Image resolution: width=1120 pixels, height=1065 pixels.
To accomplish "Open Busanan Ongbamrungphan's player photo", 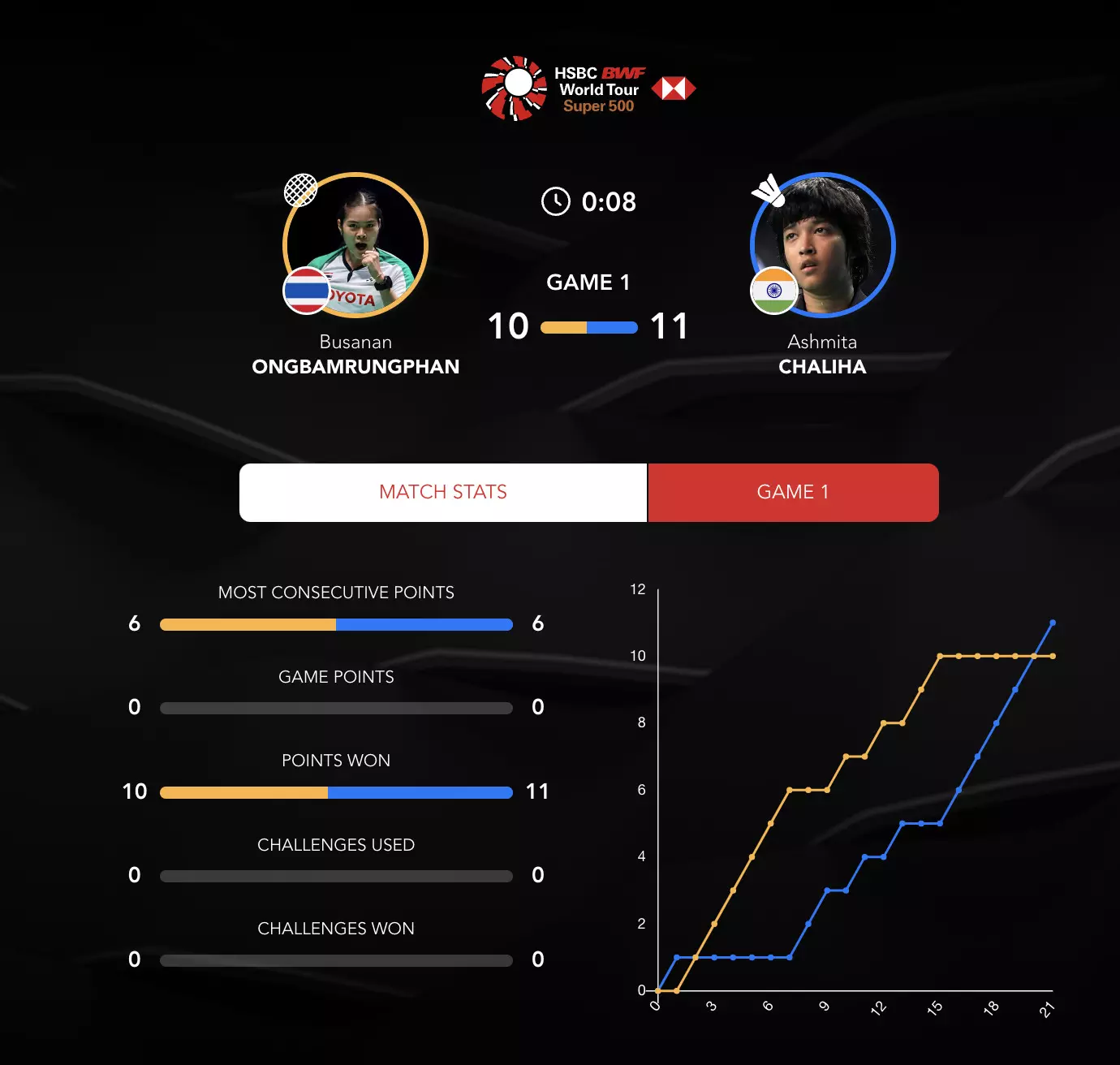I will [x=355, y=245].
